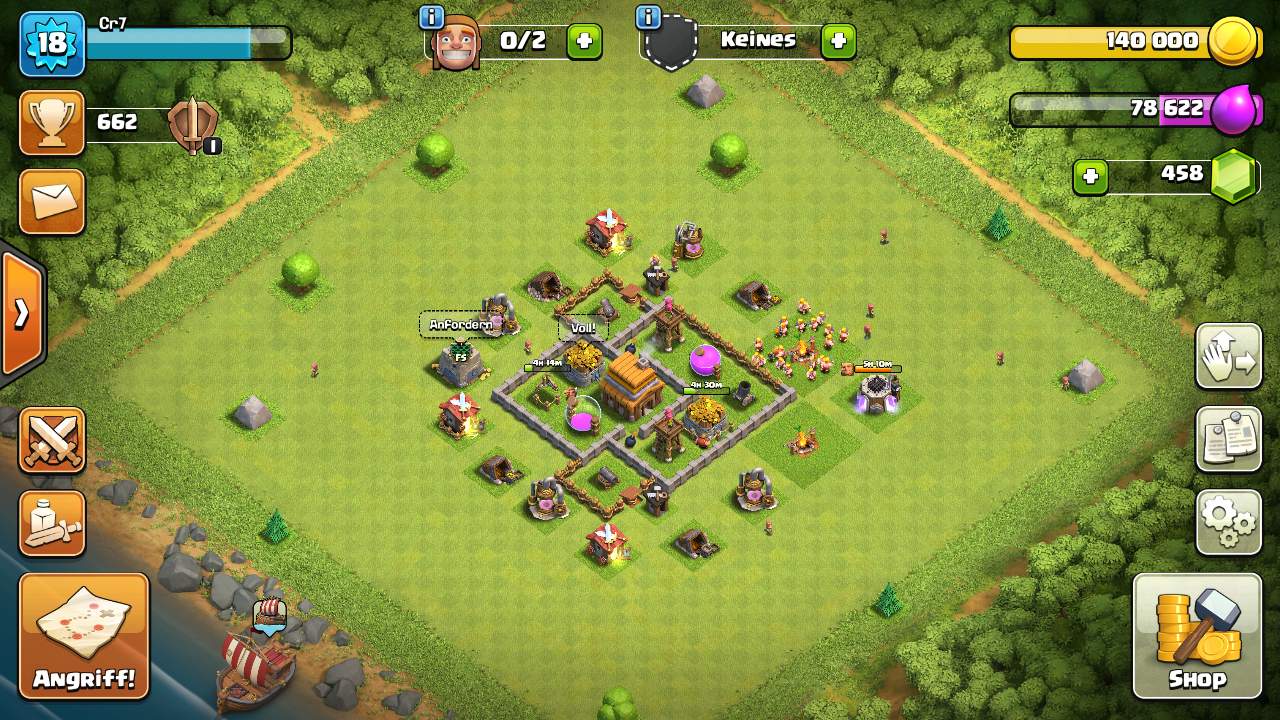Add a builder with green plus
The width and height of the screenshot is (1280, 720).
click(x=585, y=41)
